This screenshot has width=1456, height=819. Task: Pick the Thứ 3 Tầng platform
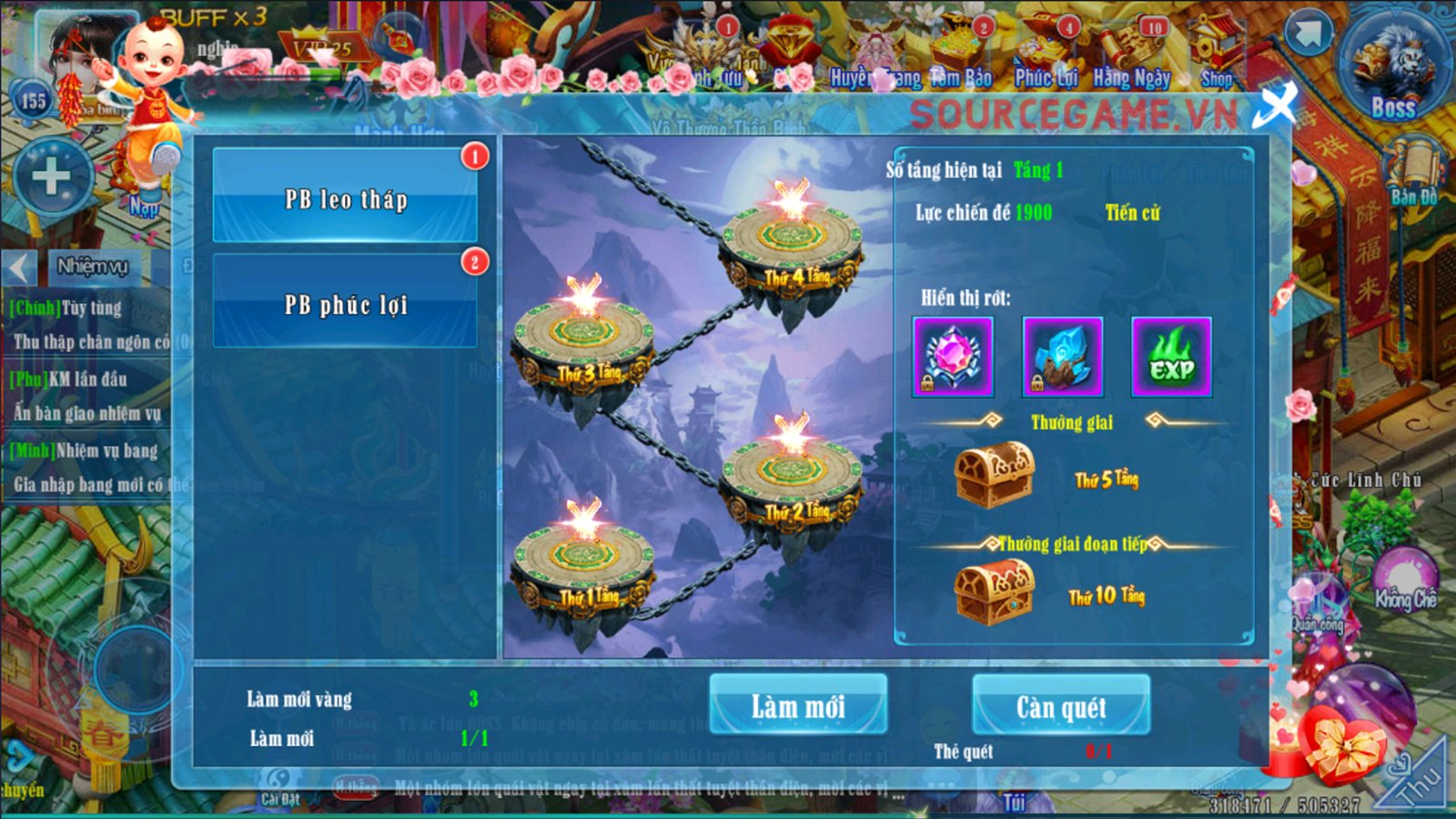(583, 338)
